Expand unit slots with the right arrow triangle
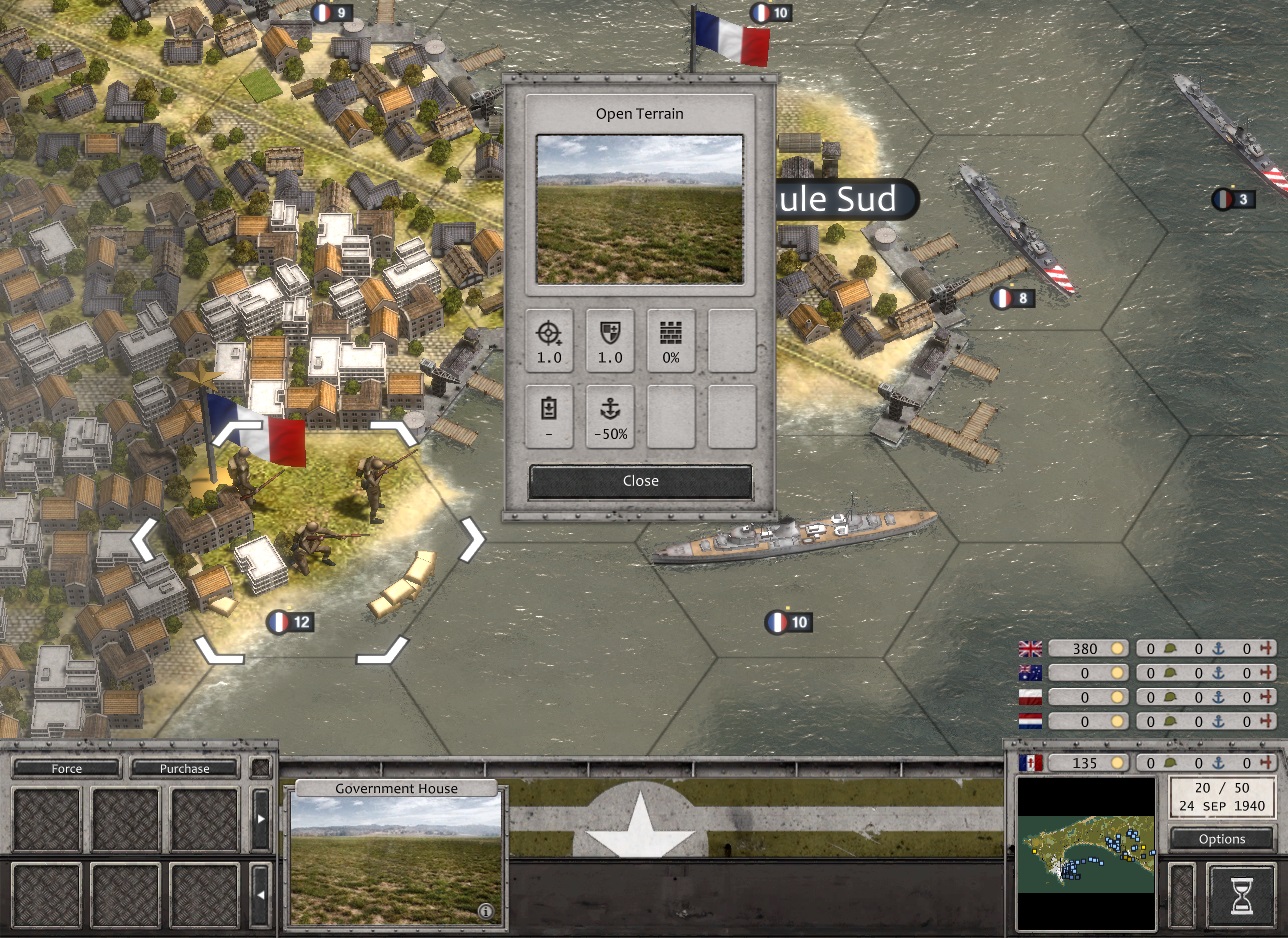Screen dimensions: 1288x938 (261, 817)
